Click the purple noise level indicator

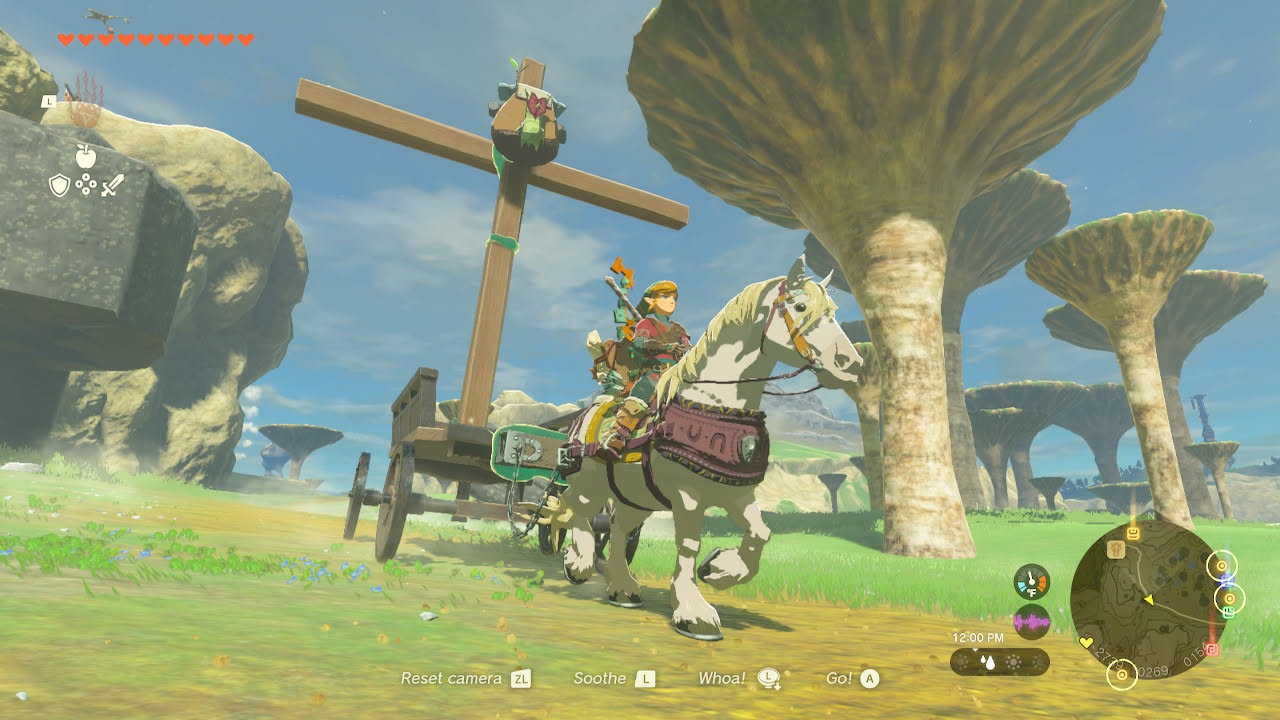[x=1031, y=622]
